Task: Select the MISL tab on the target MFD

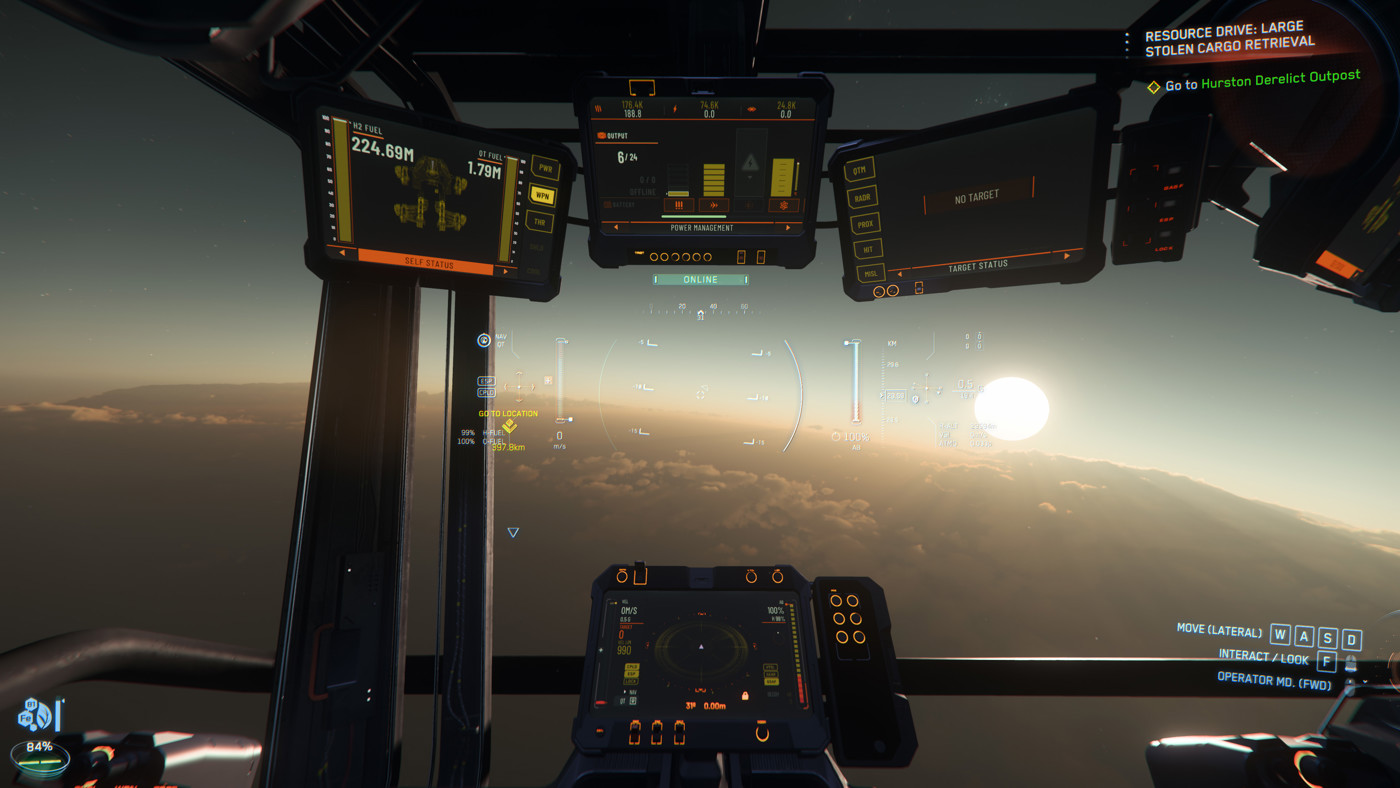Action: pyautogui.click(x=872, y=272)
